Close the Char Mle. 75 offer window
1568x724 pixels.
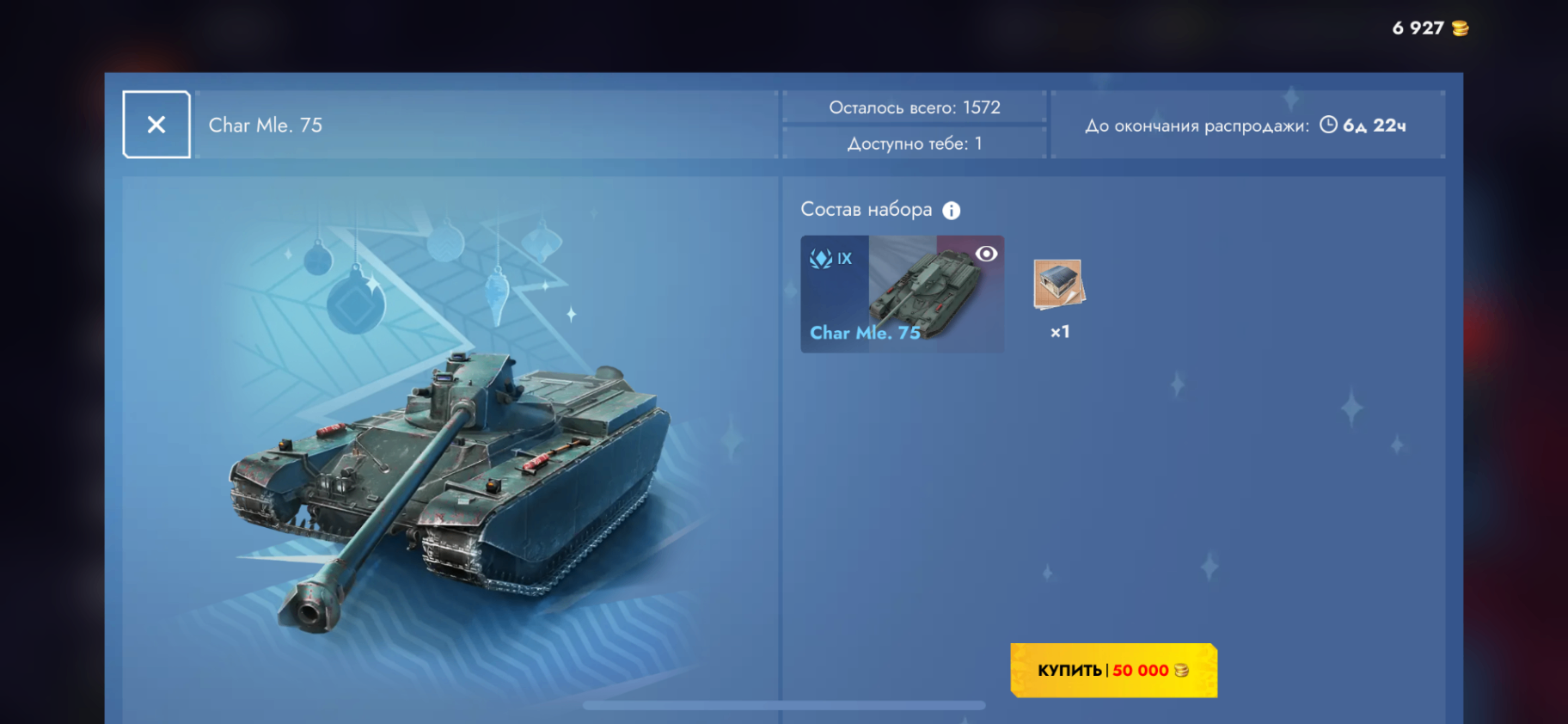click(156, 125)
